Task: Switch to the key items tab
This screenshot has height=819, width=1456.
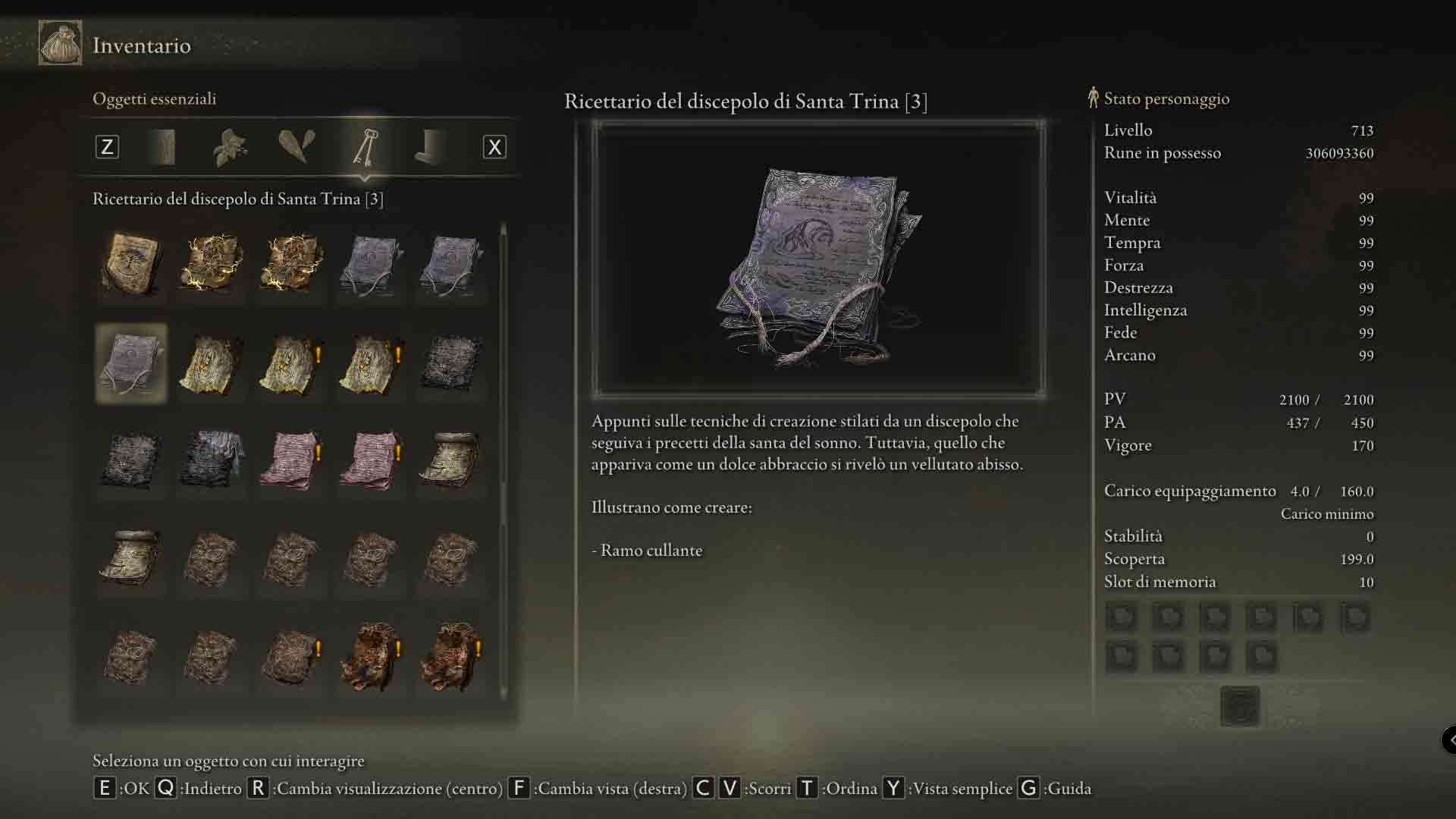Action: pyautogui.click(x=365, y=146)
